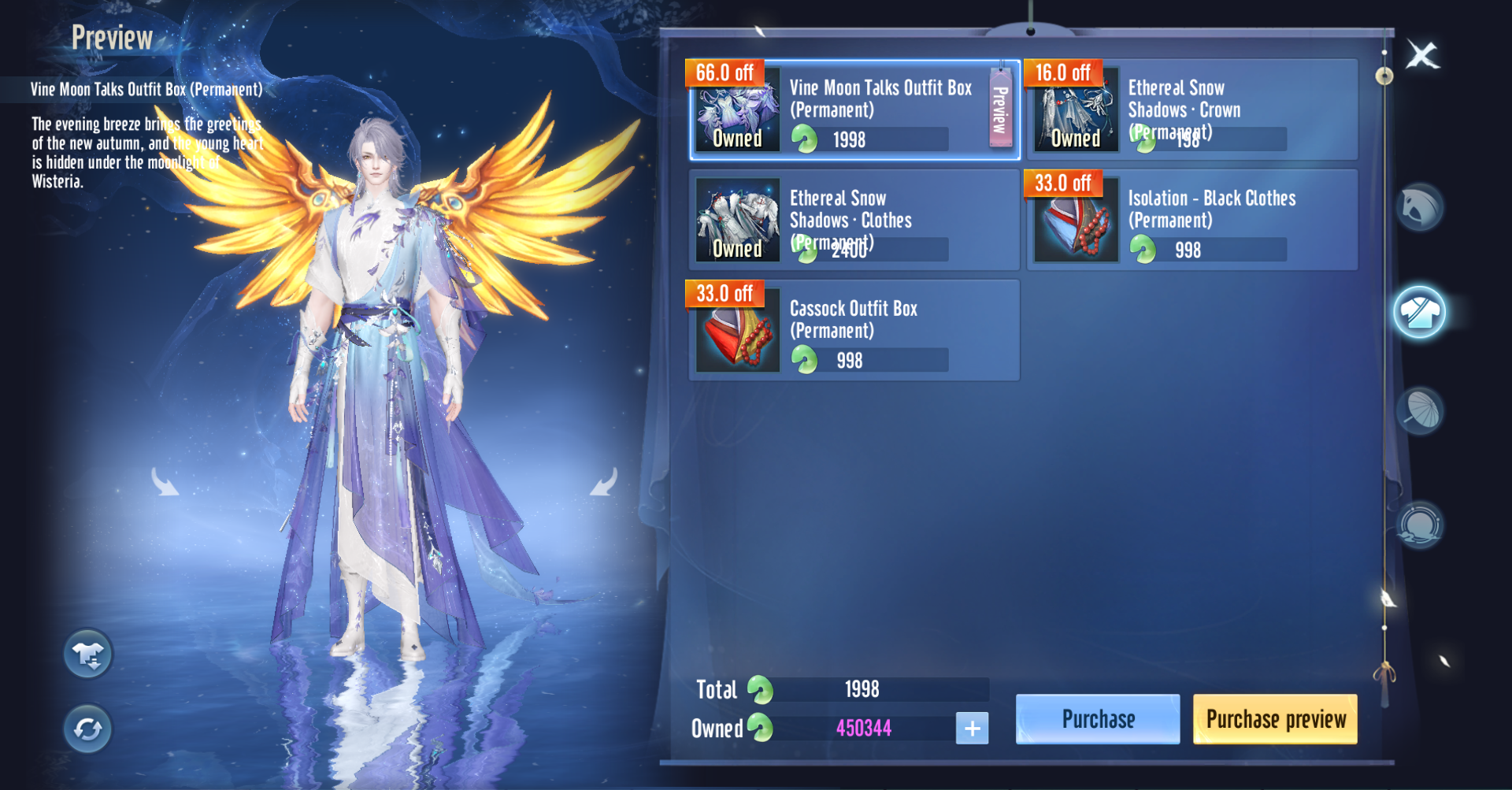Image resolution: width=1512 pixels, height=790 pixels.
Task: Open the round ring-shaped category tab
Action: [1419, 525]
